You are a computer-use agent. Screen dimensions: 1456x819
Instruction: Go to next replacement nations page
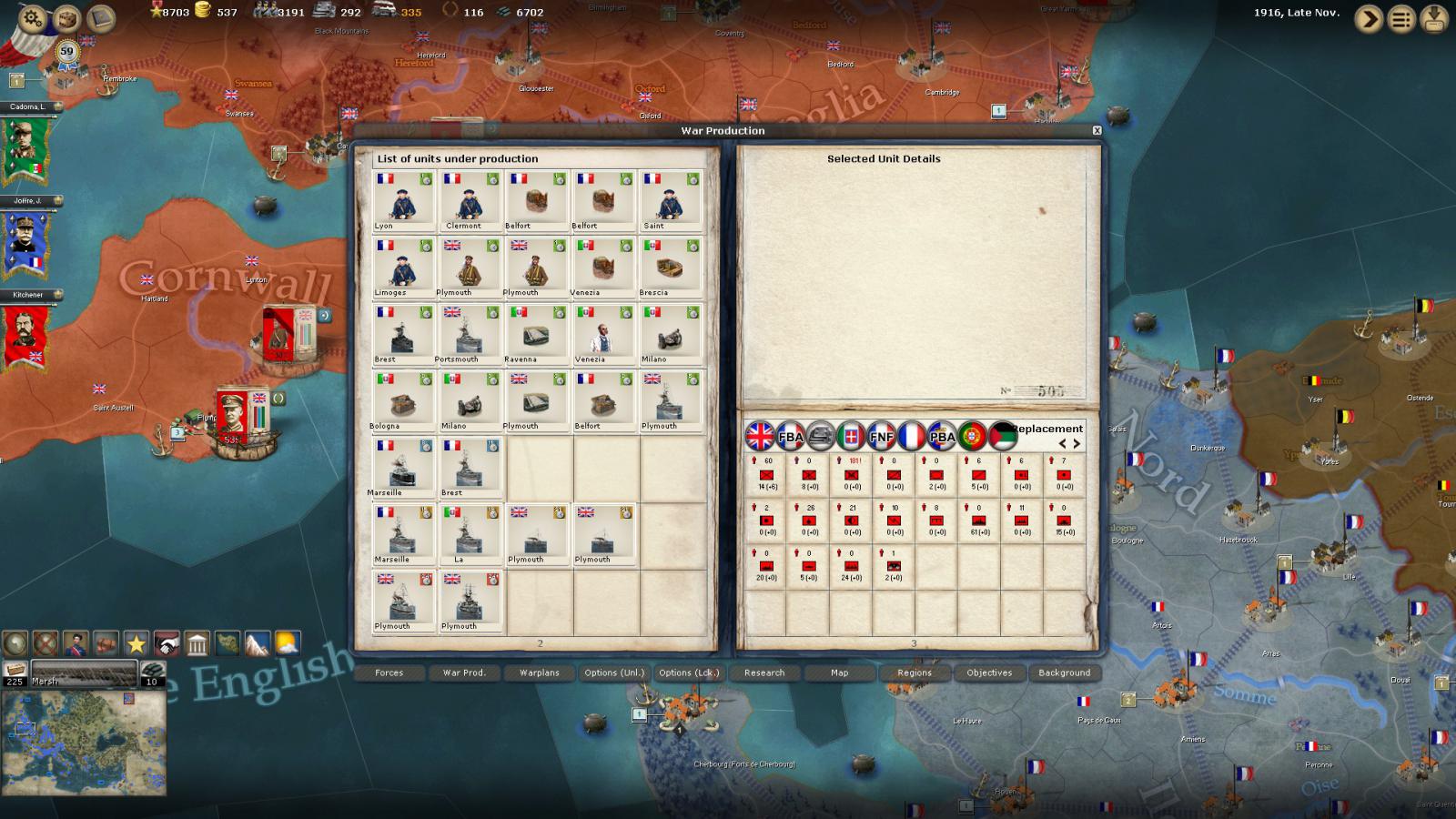click(x=1077, y=444)
